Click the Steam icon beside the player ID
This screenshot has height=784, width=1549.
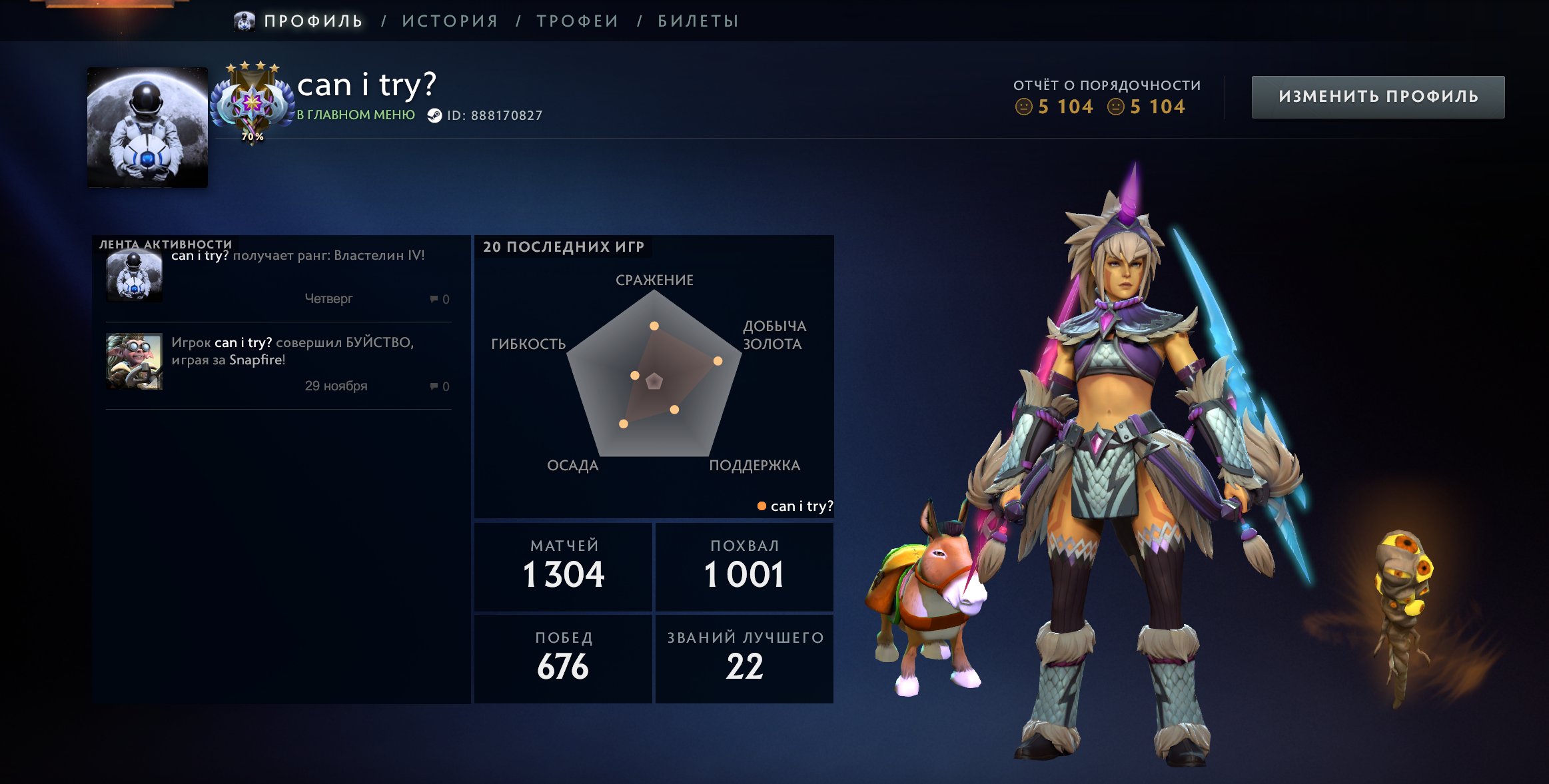point(436,114)
